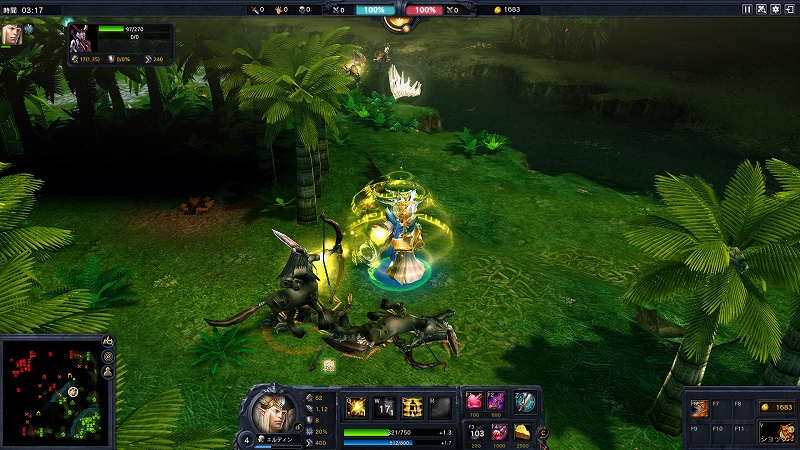Activate the Q golden burst ability
The width and height of the screenshot is (800, 450).
(357, 406)
